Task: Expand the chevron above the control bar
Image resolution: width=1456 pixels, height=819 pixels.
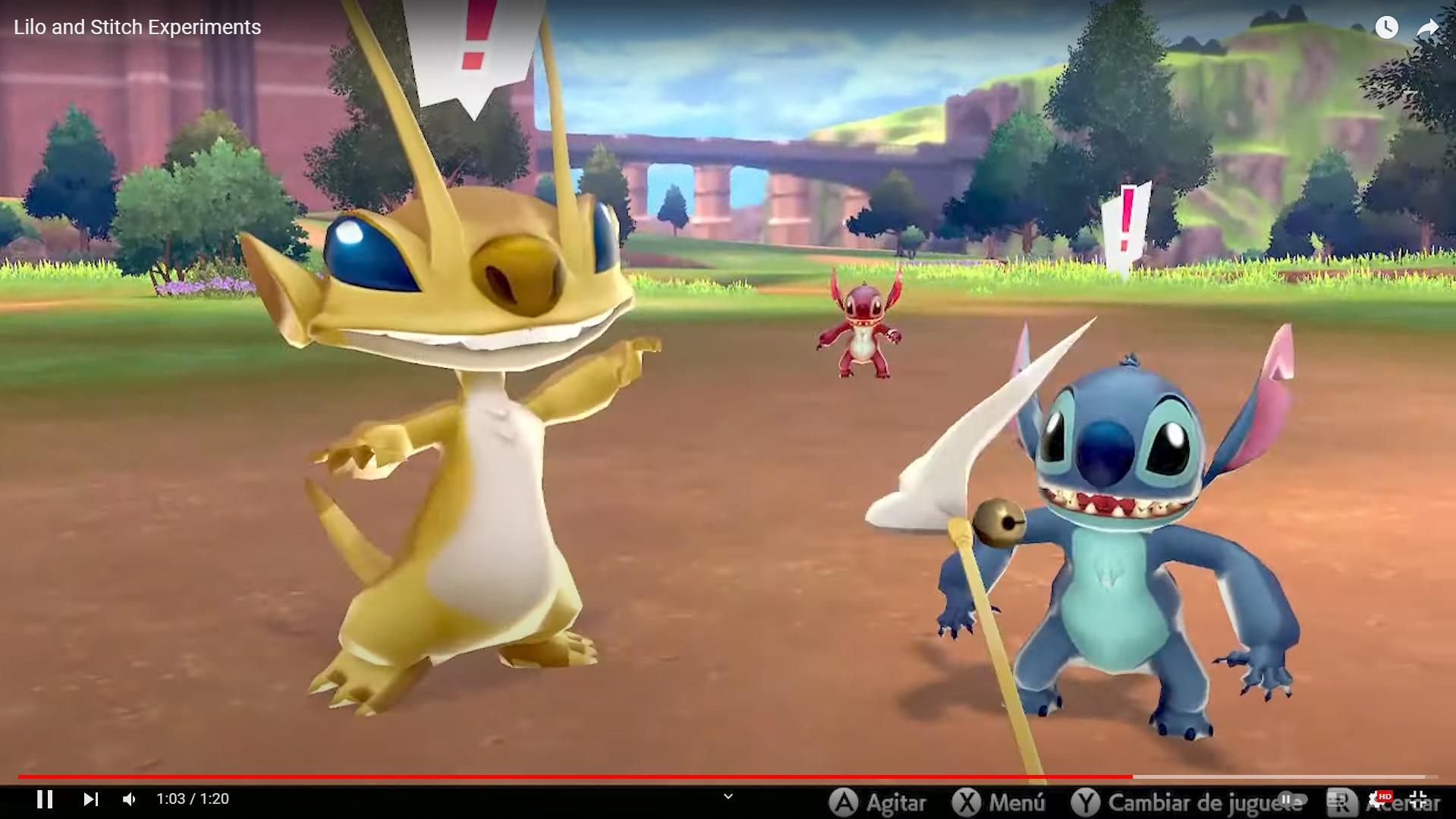Action: click(728, 796)
